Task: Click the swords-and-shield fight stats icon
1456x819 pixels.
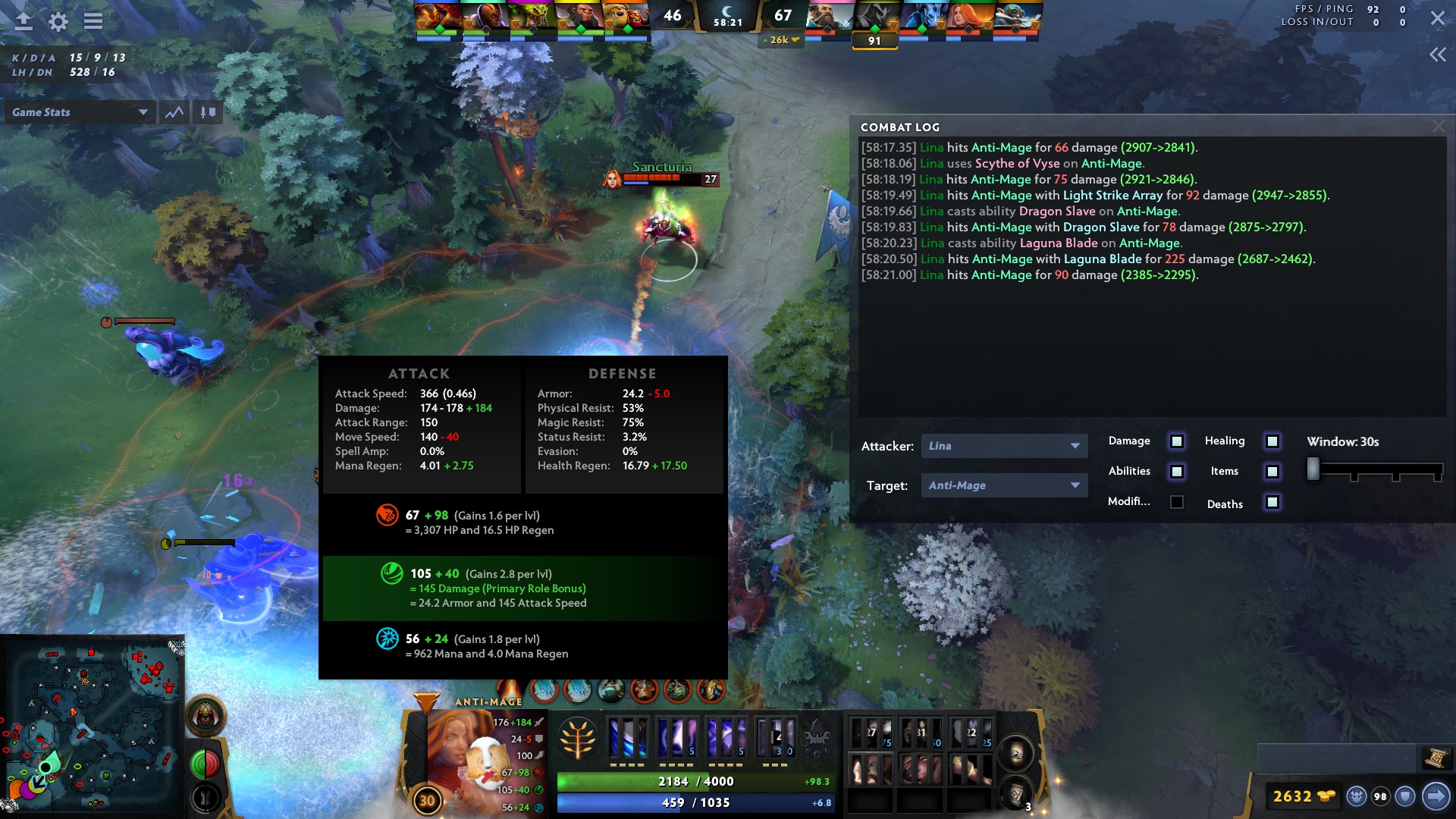Action: pyautogui.click(x=206, y=112)
